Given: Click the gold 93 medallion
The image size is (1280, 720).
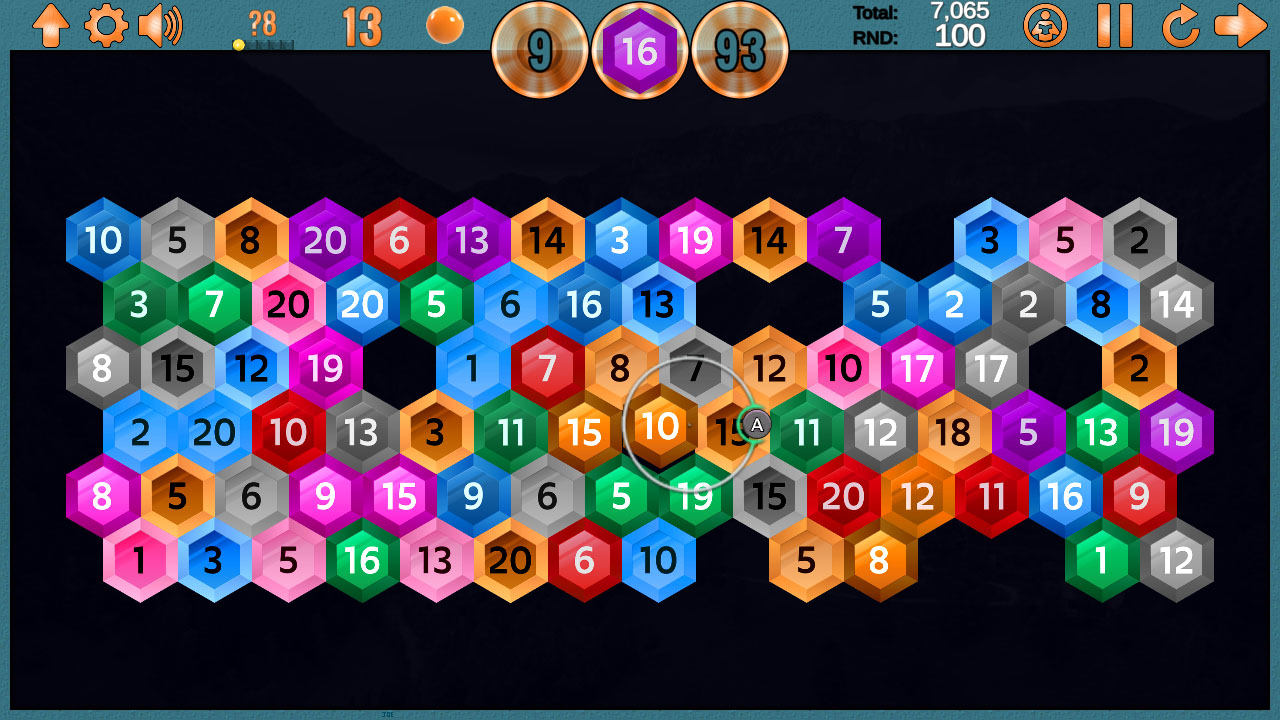Looking at the screenshot, I should coord(741,50).
